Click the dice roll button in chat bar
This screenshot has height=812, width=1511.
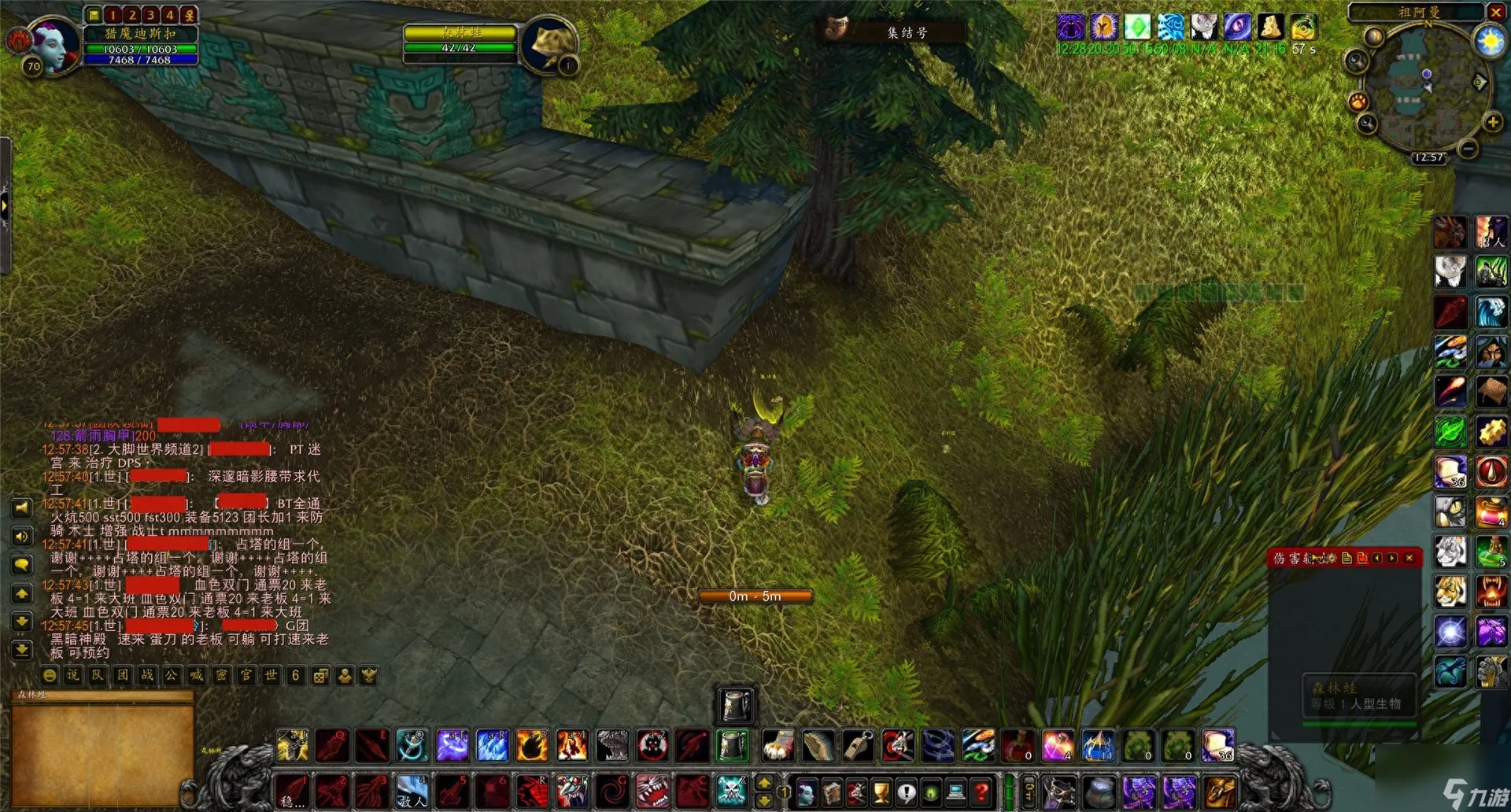click(x=320, y=675)
